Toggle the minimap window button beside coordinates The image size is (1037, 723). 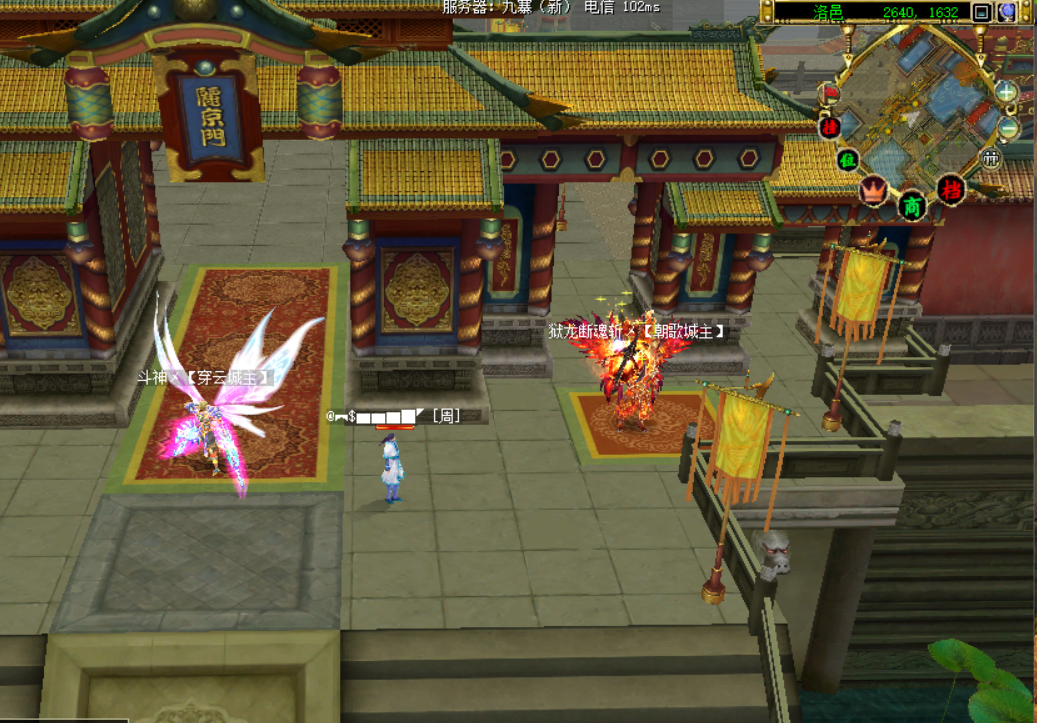coord(982,13)
